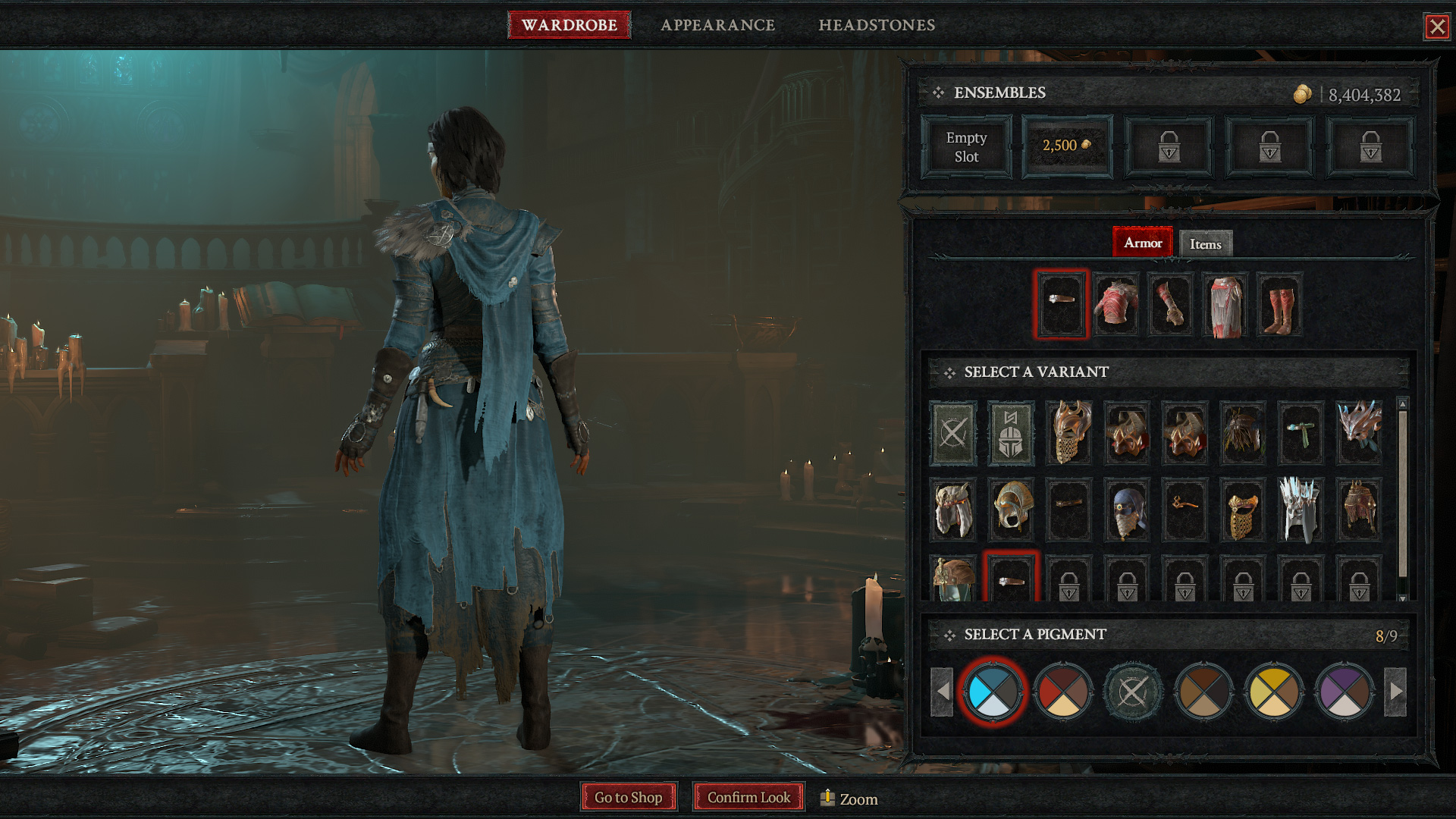This screenshot has height=819, width=1456.
Task: Click the Go to Shop button
Action: [x=628, y=797]
